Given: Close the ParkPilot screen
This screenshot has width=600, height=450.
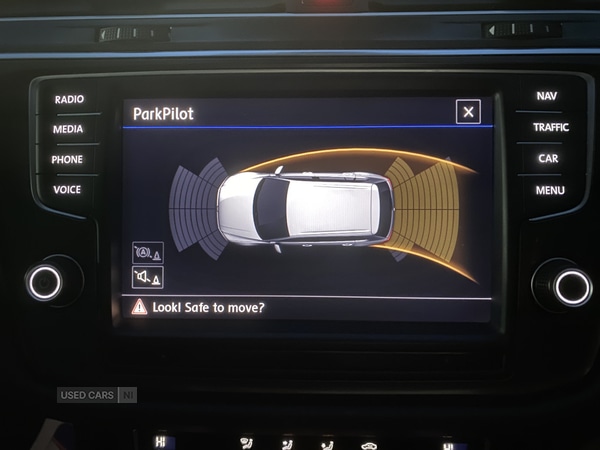Looking at the screenshot, I should pos(468,112).
